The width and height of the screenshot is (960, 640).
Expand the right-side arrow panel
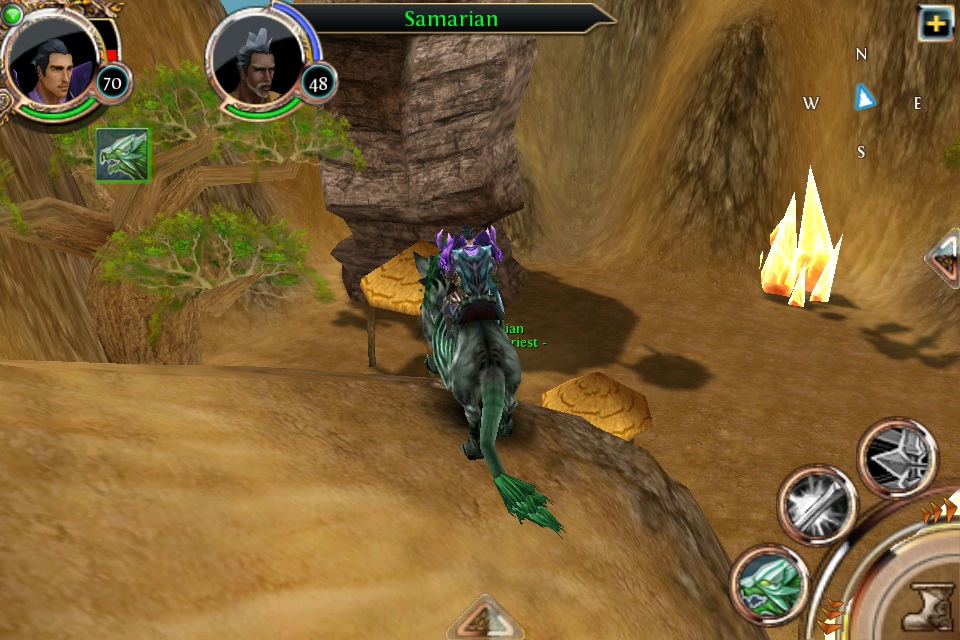click(x=943, y=259)
